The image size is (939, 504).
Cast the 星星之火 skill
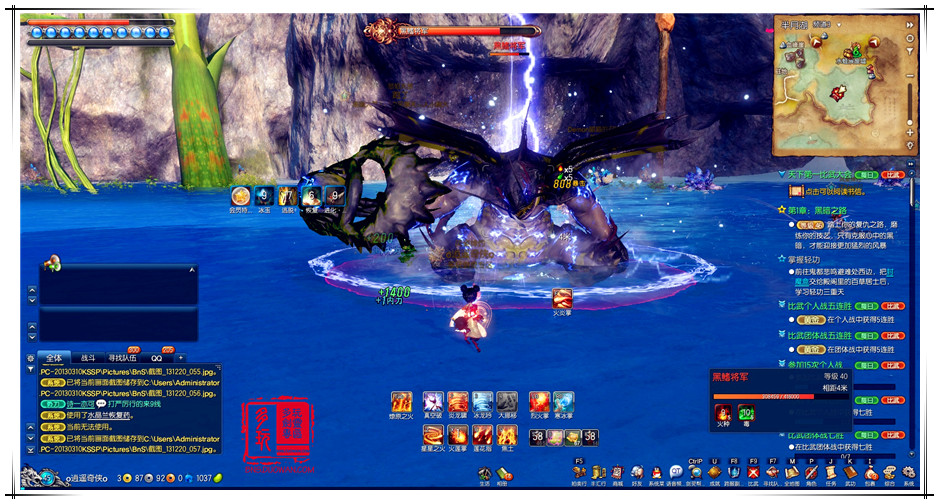[433, 436]
